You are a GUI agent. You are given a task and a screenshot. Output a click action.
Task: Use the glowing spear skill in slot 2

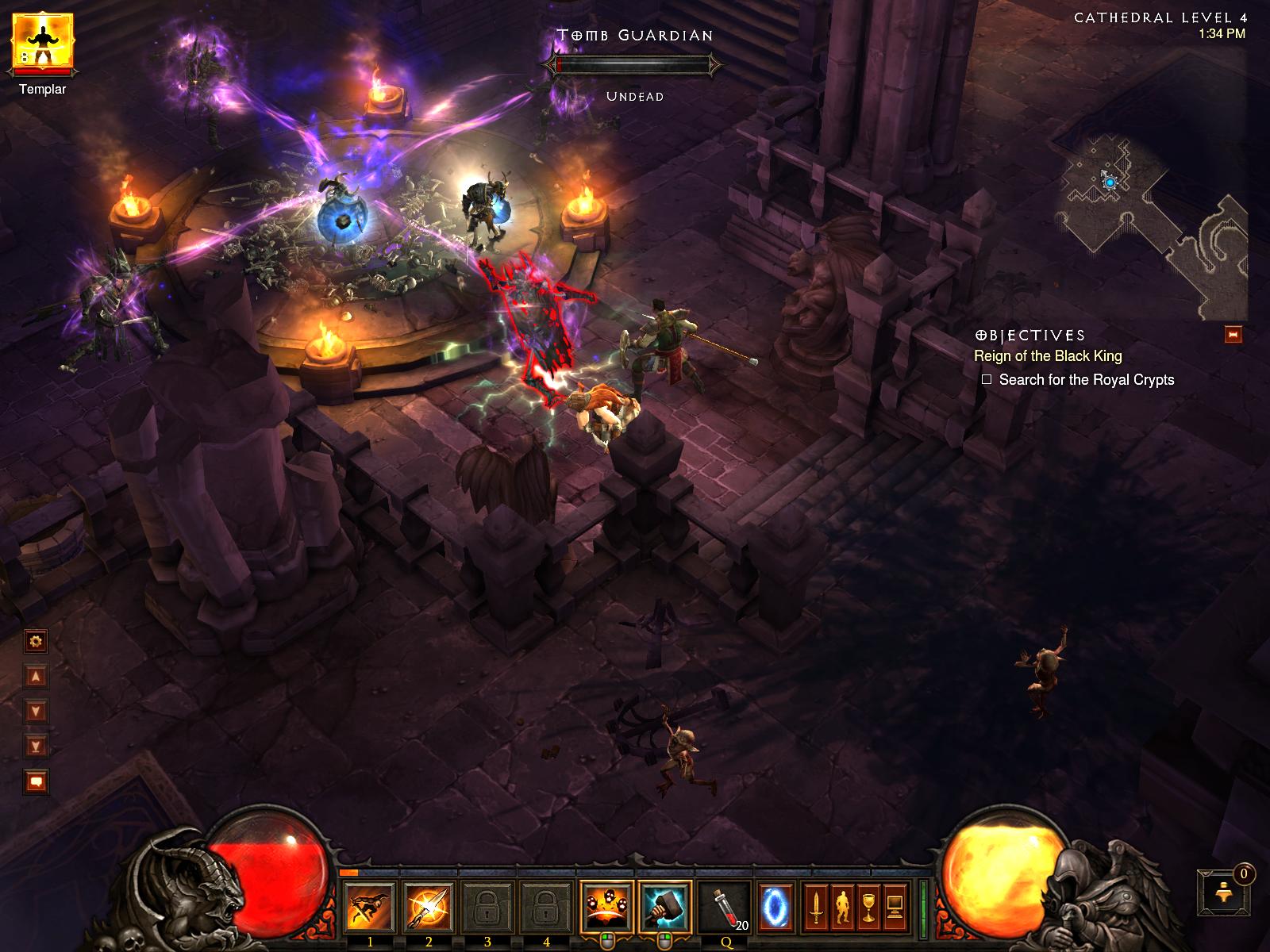tap(429, 908)
